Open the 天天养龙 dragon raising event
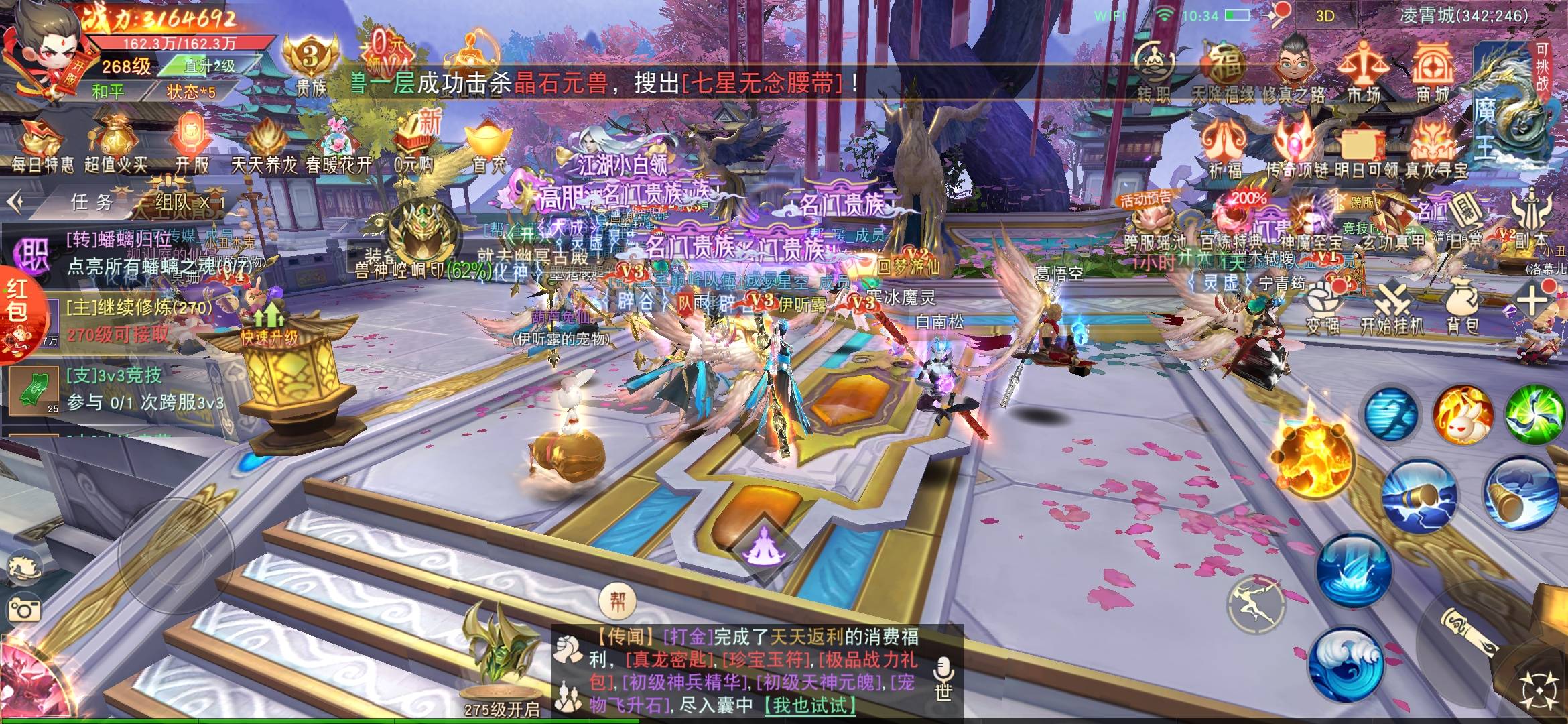 pos(265,145)
